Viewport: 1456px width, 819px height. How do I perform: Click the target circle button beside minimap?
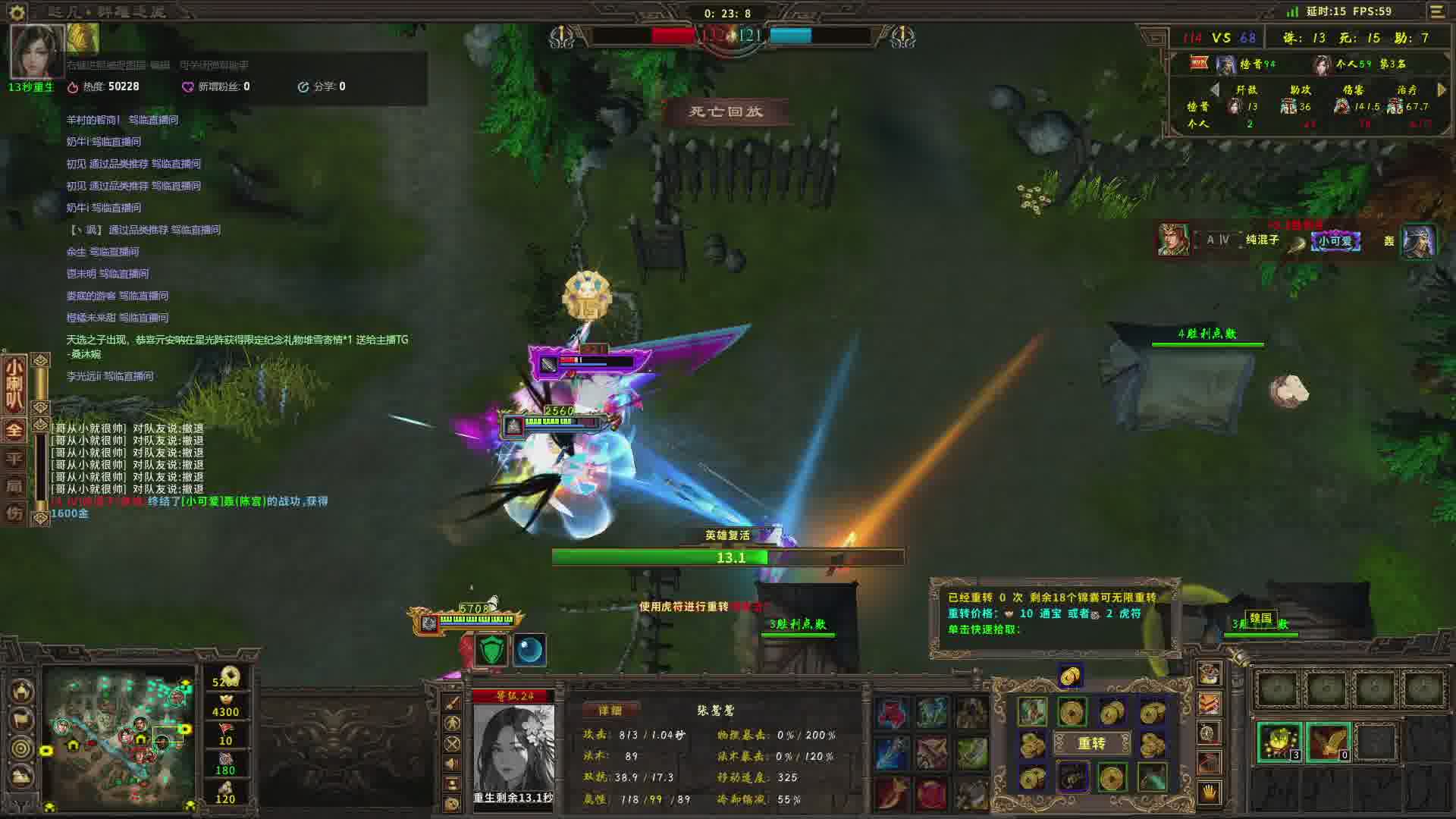[x=21, y=748]
